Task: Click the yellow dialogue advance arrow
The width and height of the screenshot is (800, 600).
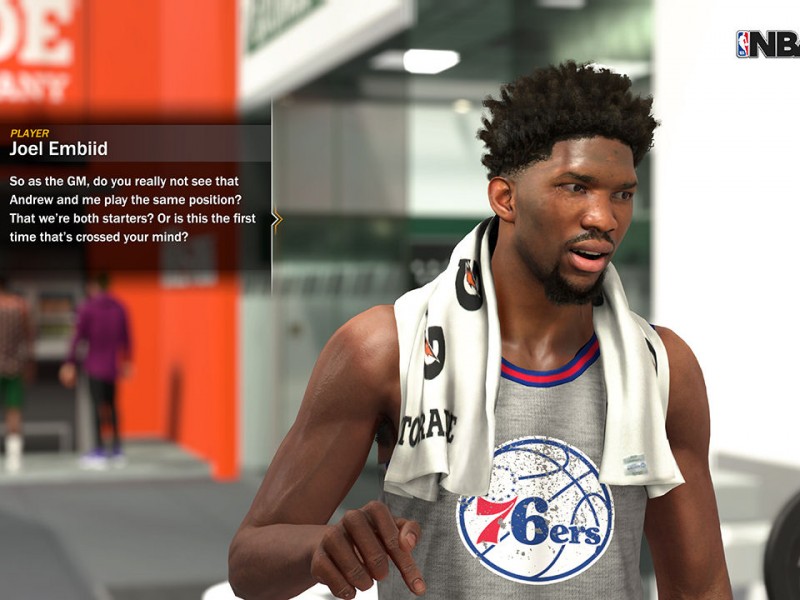Action: coord(277,219)
